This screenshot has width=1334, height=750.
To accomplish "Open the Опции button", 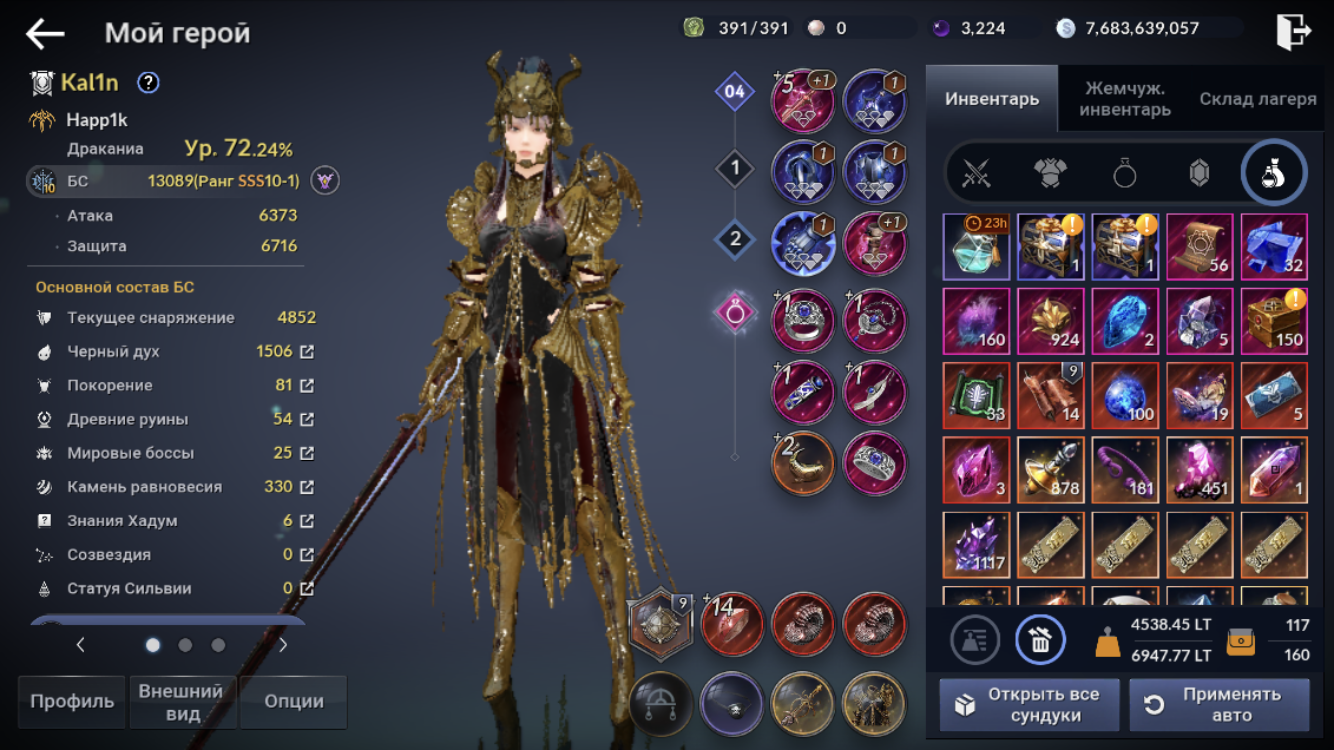I will (293, 701).
